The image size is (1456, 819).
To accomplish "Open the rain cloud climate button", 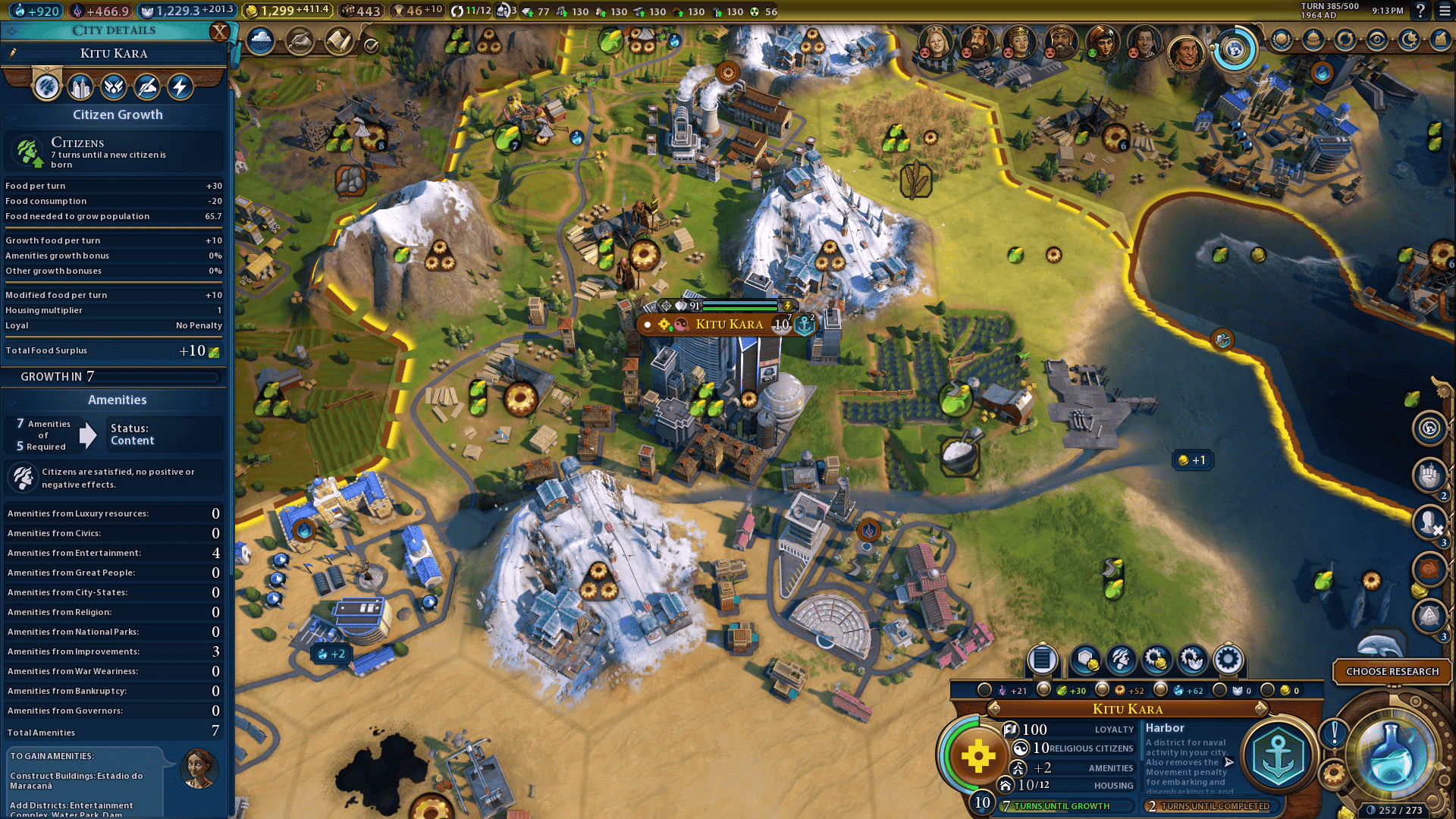I will (260, 41).
